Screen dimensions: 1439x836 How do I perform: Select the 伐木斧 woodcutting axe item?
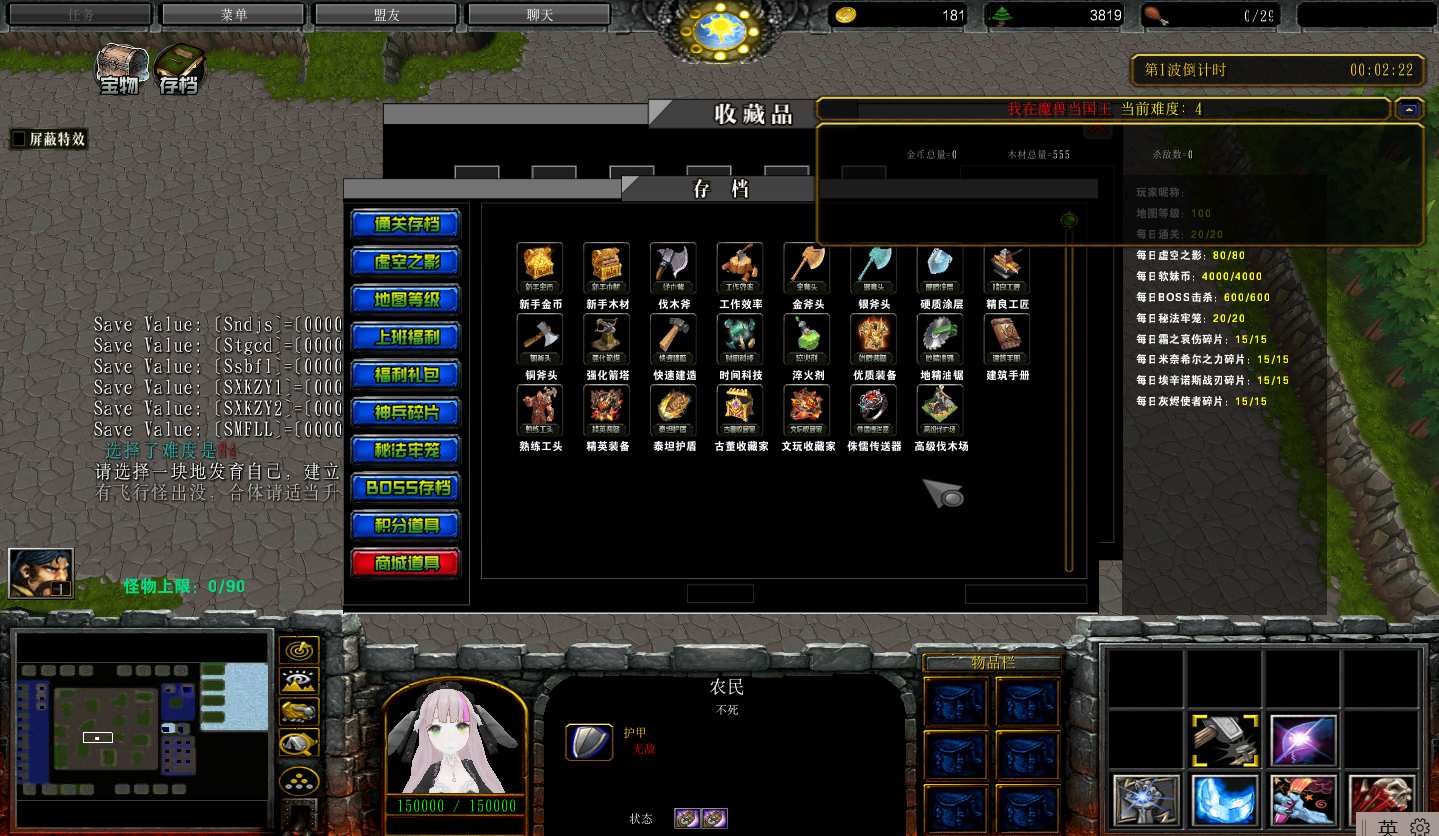[672, 268]
